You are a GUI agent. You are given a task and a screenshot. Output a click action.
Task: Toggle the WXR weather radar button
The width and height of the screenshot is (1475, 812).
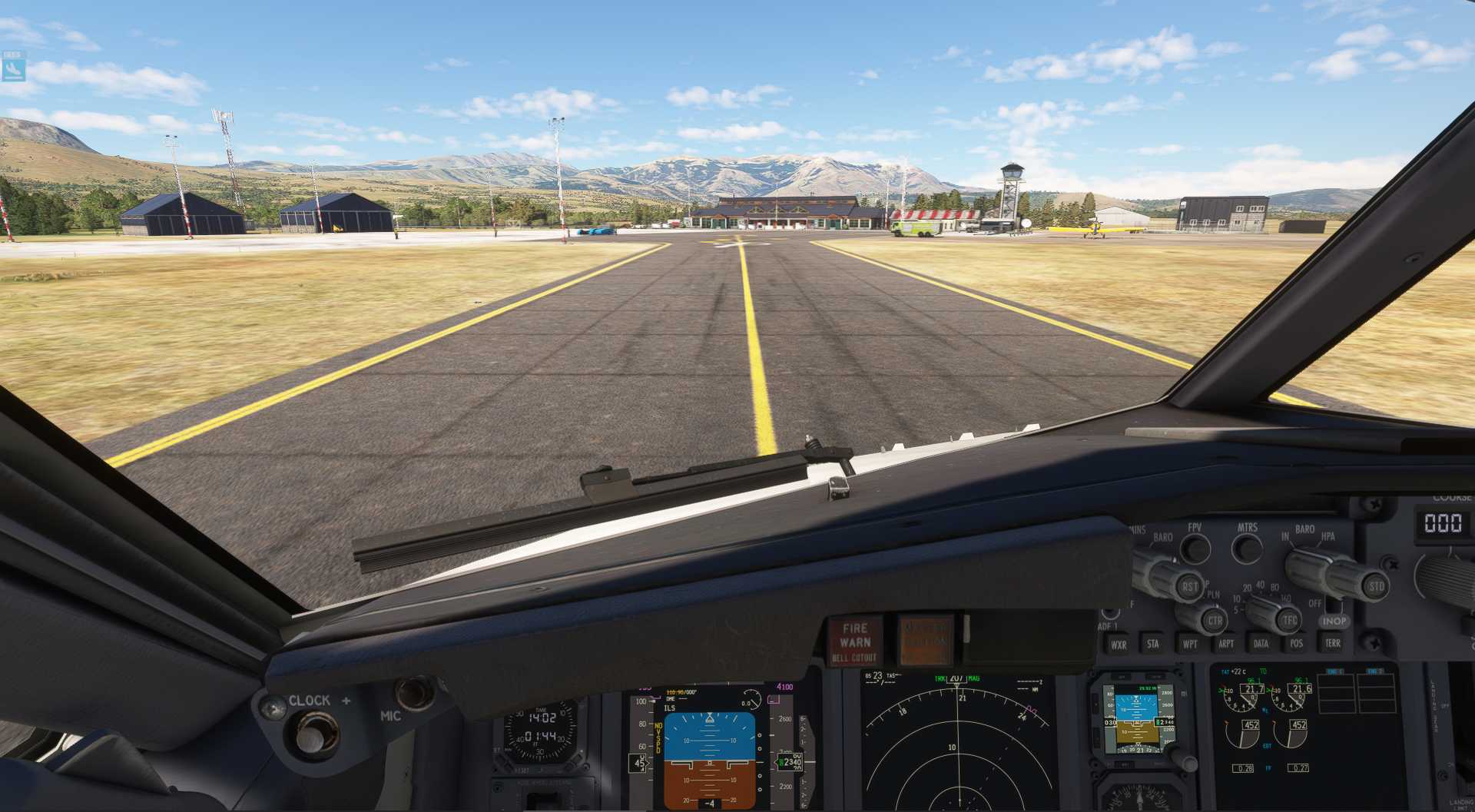(1119, 645)
